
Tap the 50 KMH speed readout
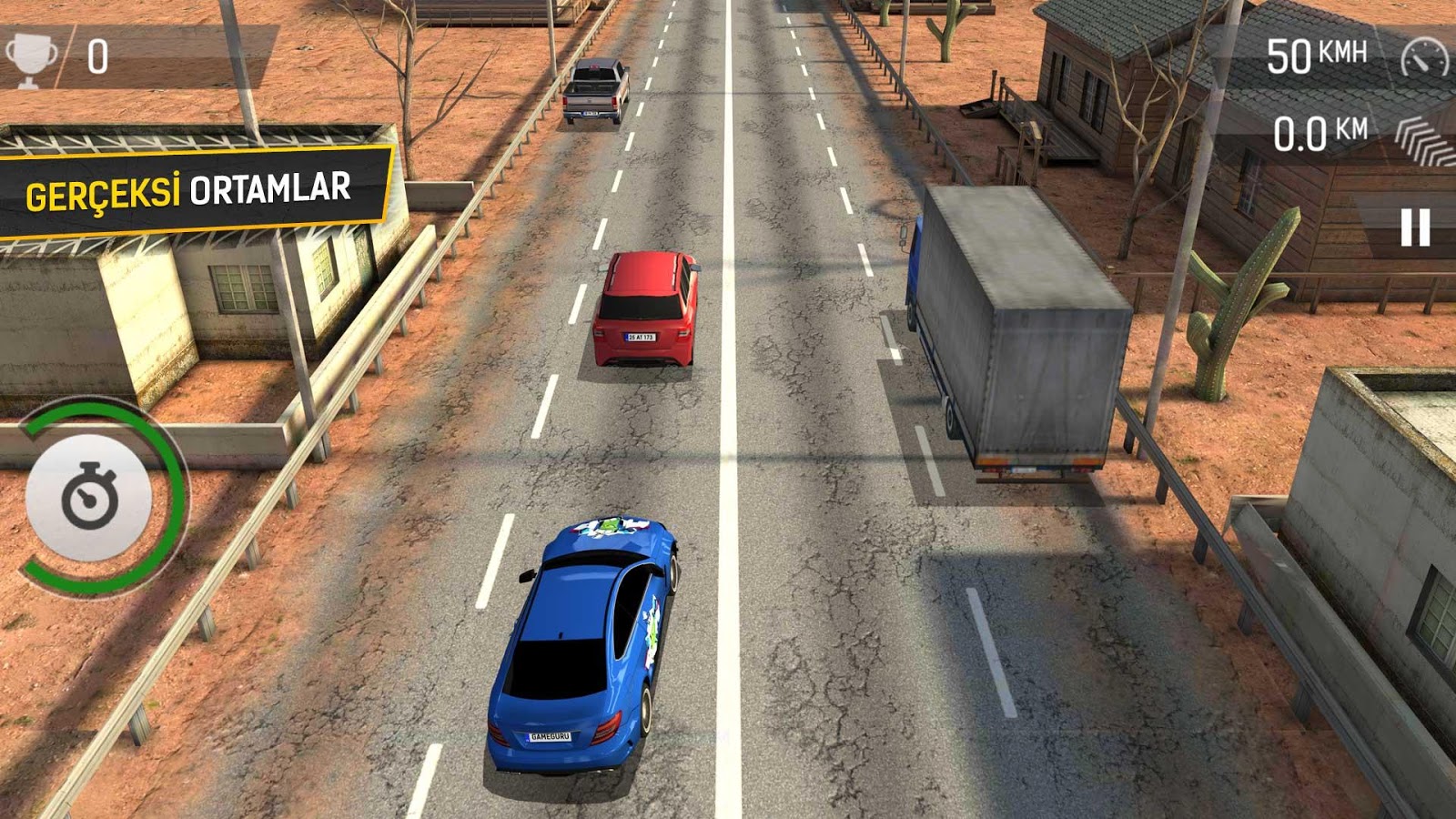click(x=1315, y=55)
